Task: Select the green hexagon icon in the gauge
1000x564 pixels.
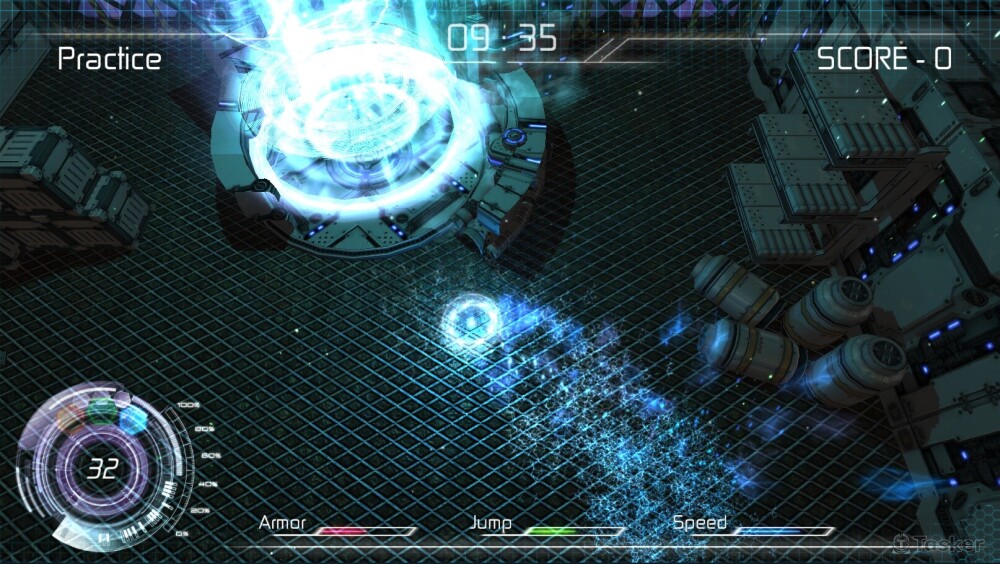Action: pos(101,409)
